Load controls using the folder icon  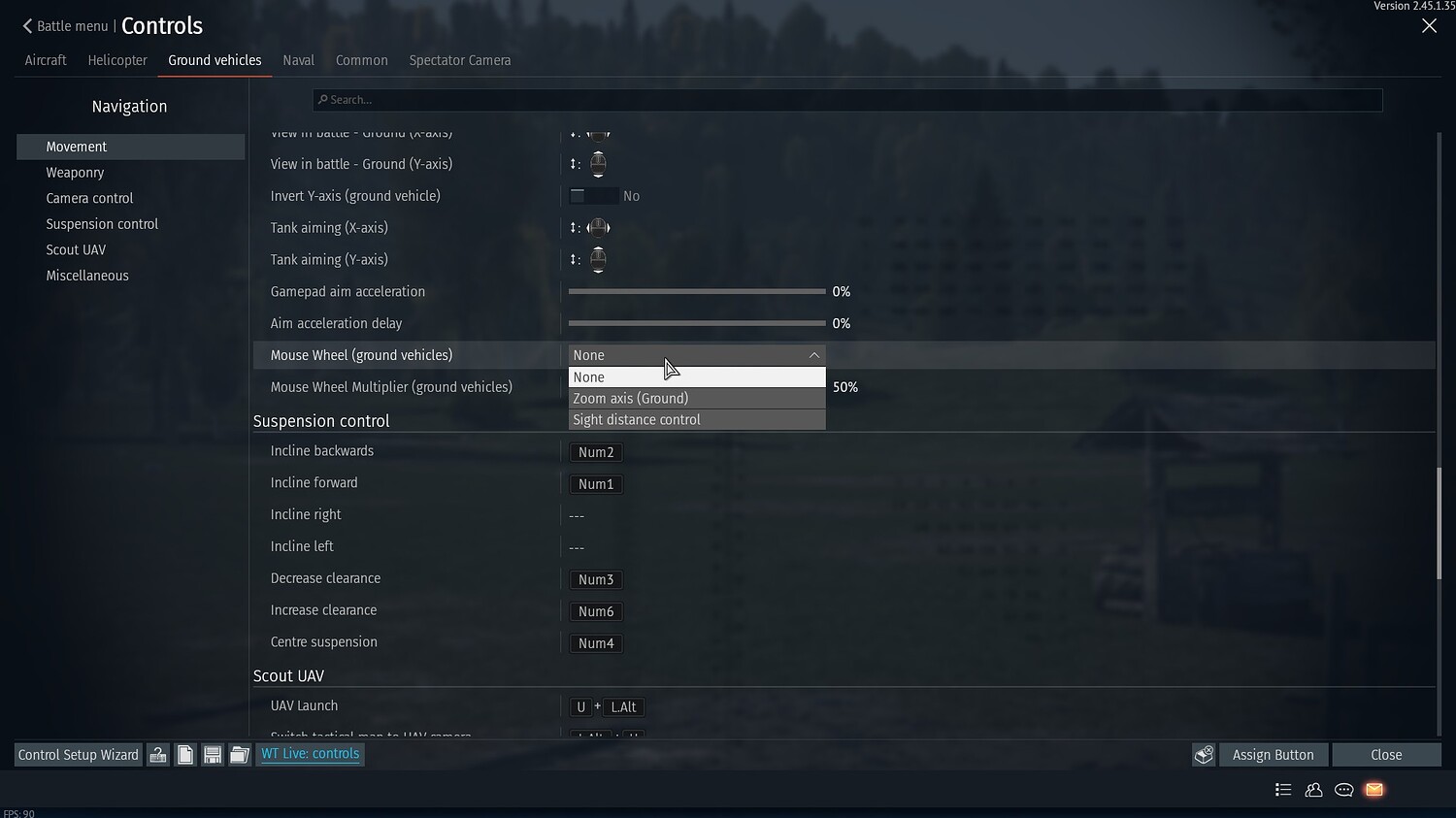[239, 754]
